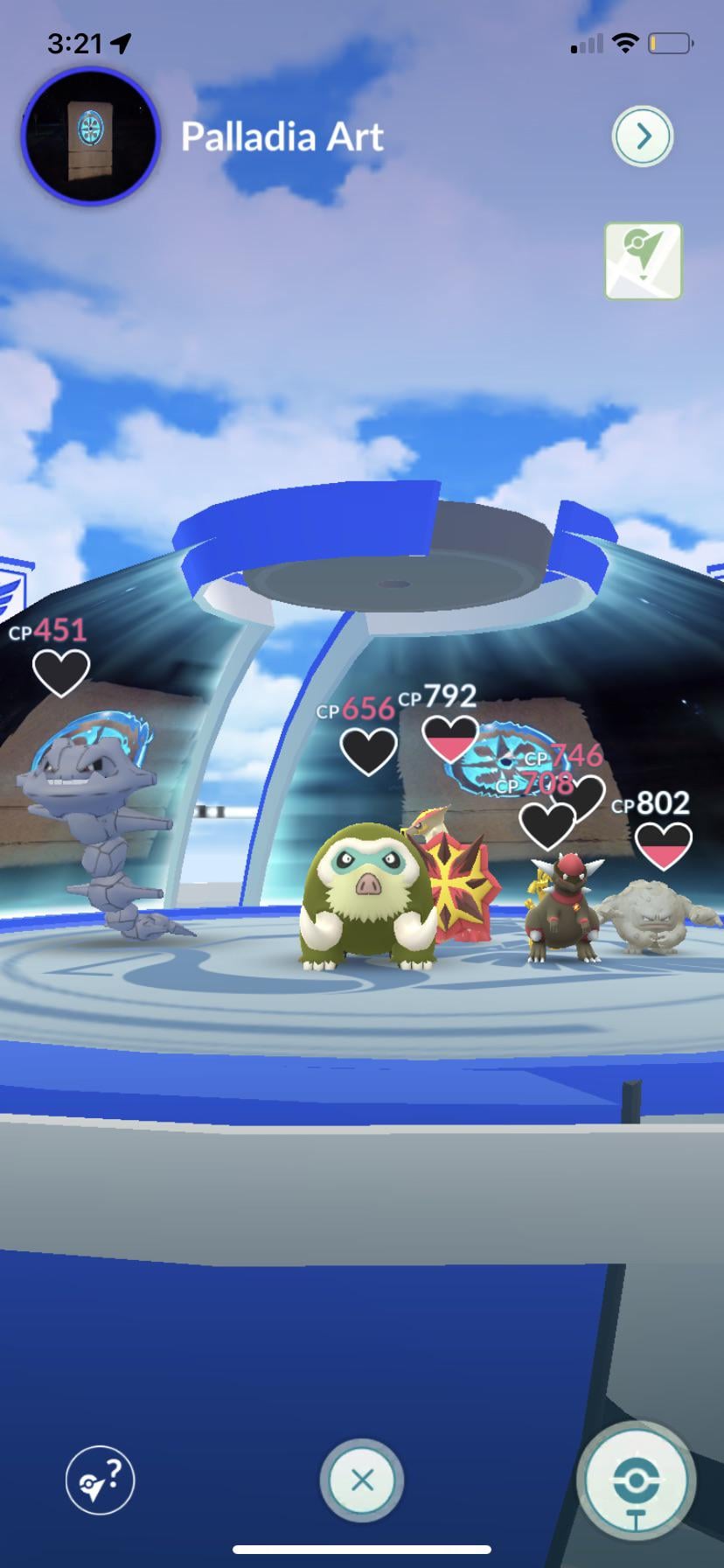This screenshot has height=1568, width=724.
Task: Open the Palladia Art gym photo disc
Action: click(x=90, y=136)
